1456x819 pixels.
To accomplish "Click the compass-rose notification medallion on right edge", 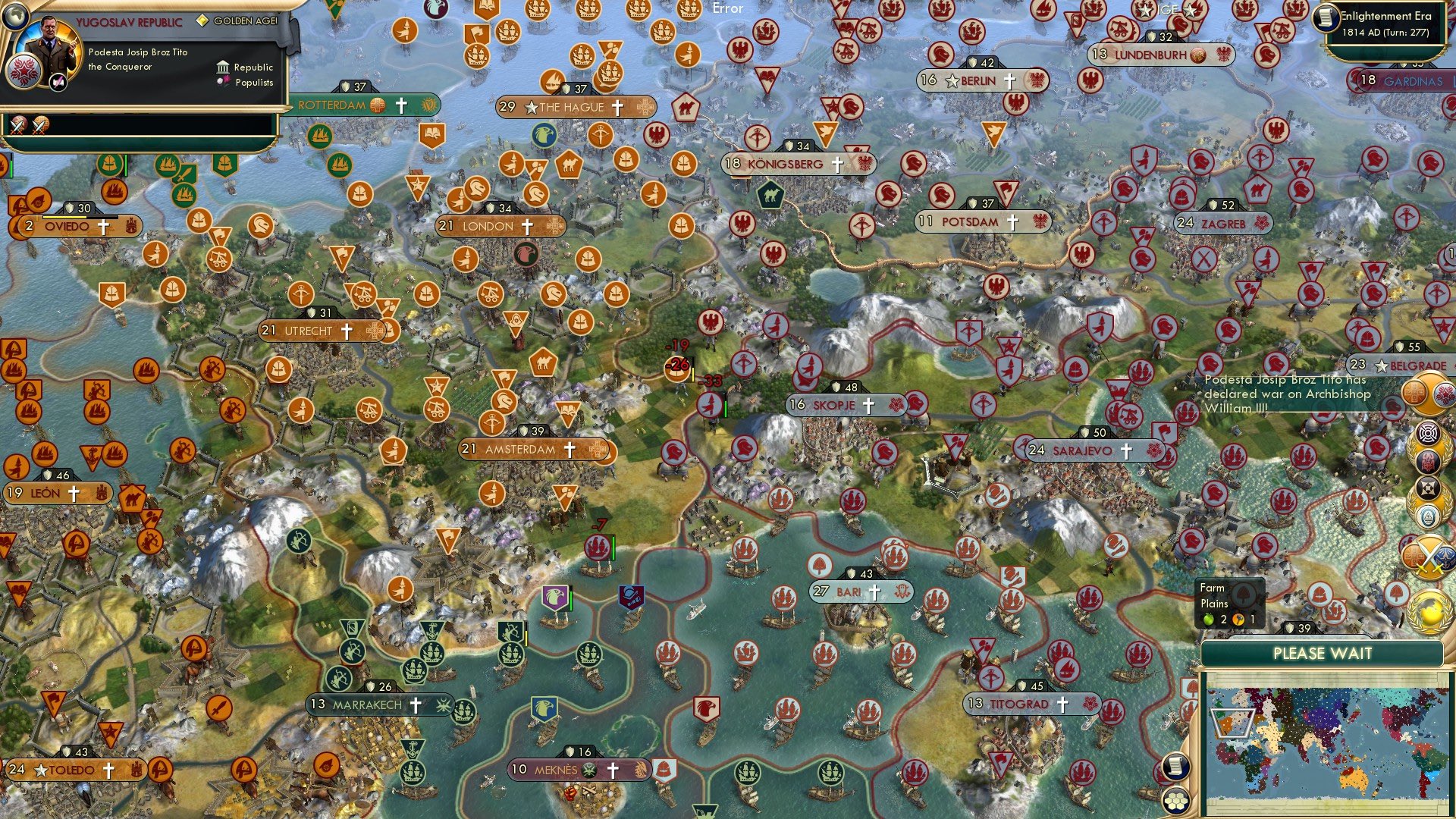I will 1428,433.
